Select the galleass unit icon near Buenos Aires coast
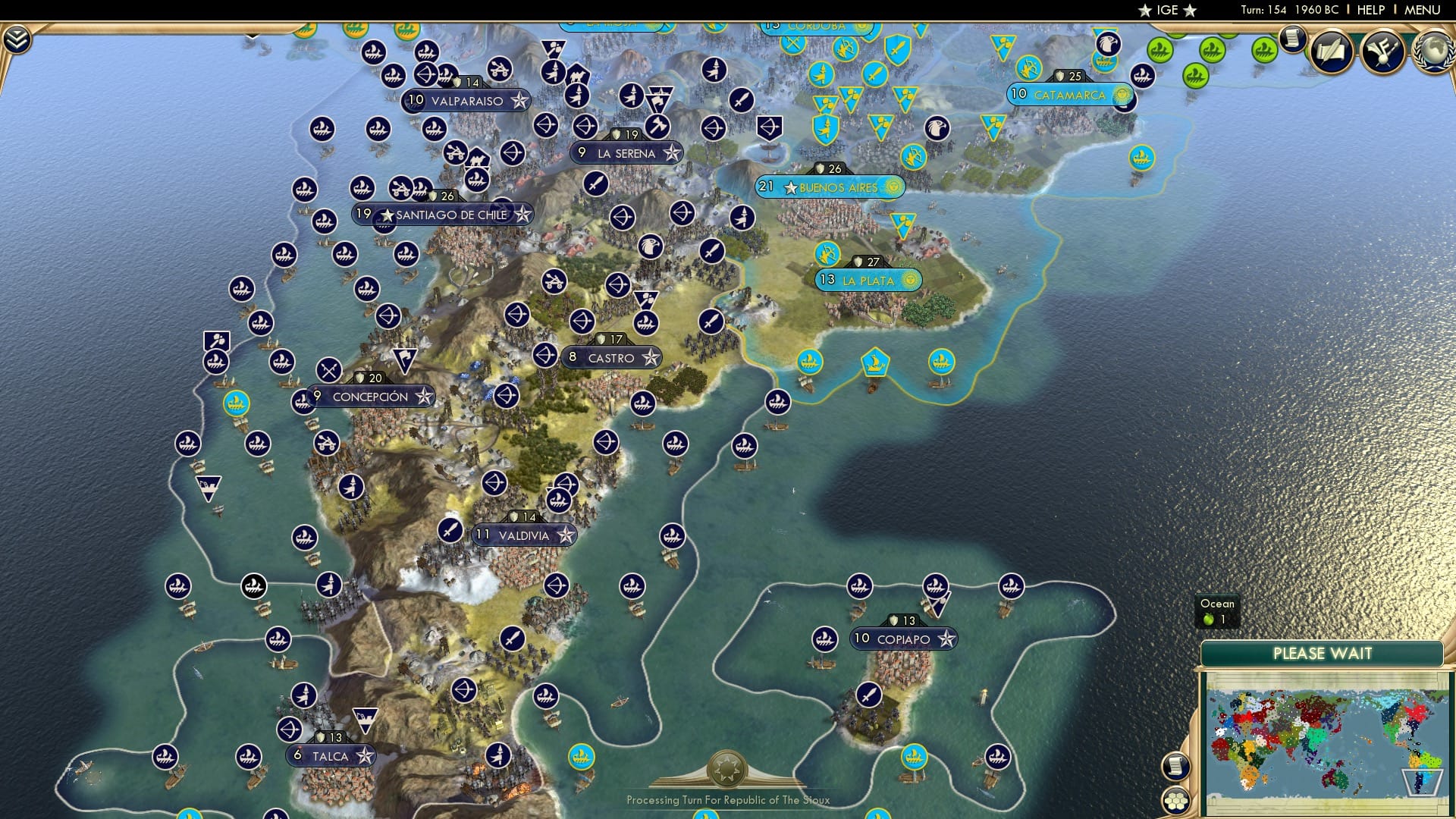Image resolution: width=1456 pixels, height=819 pixels. [874, 362]
